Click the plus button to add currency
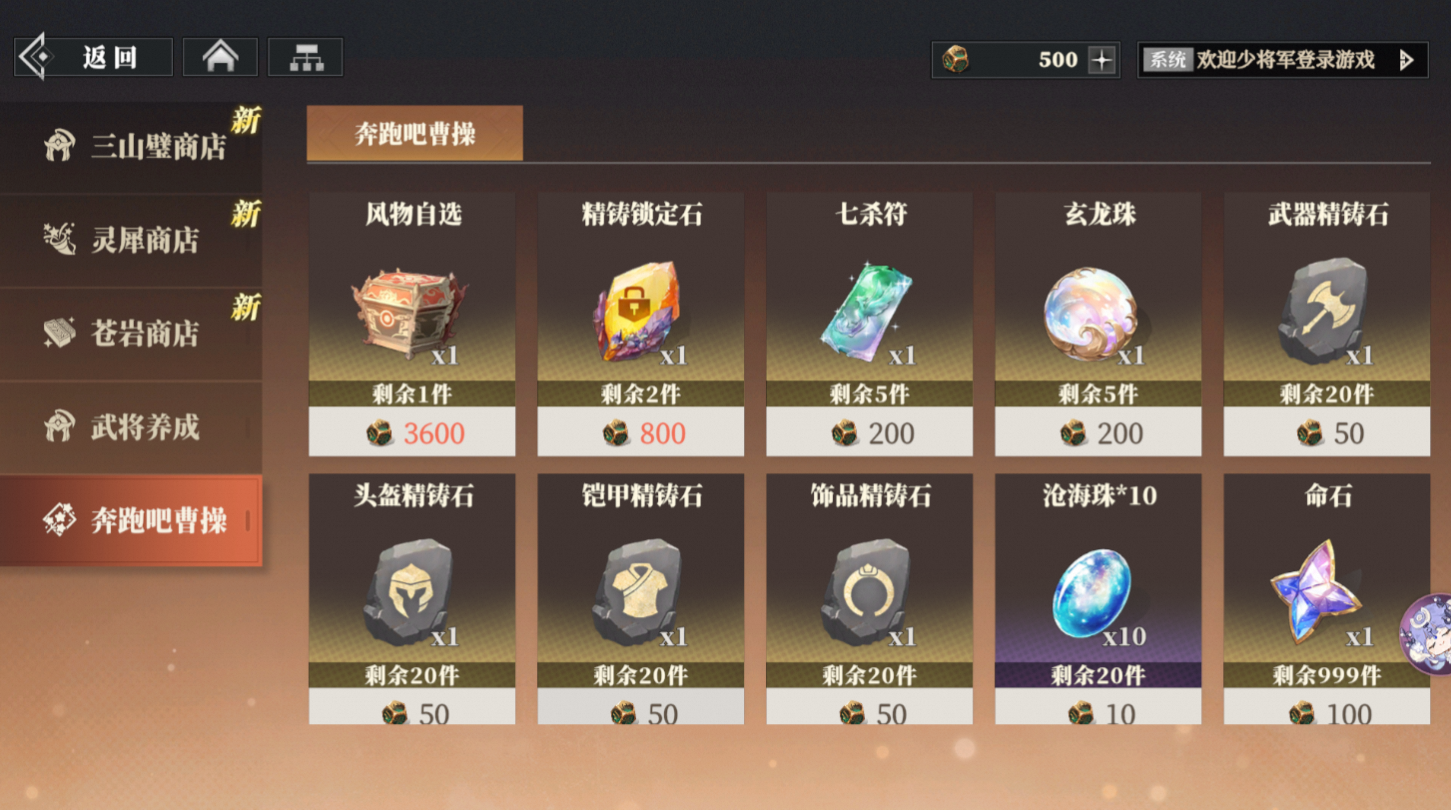This screenshot has height=810, width=1451. pyautogui.click(x=1100, y=60)
